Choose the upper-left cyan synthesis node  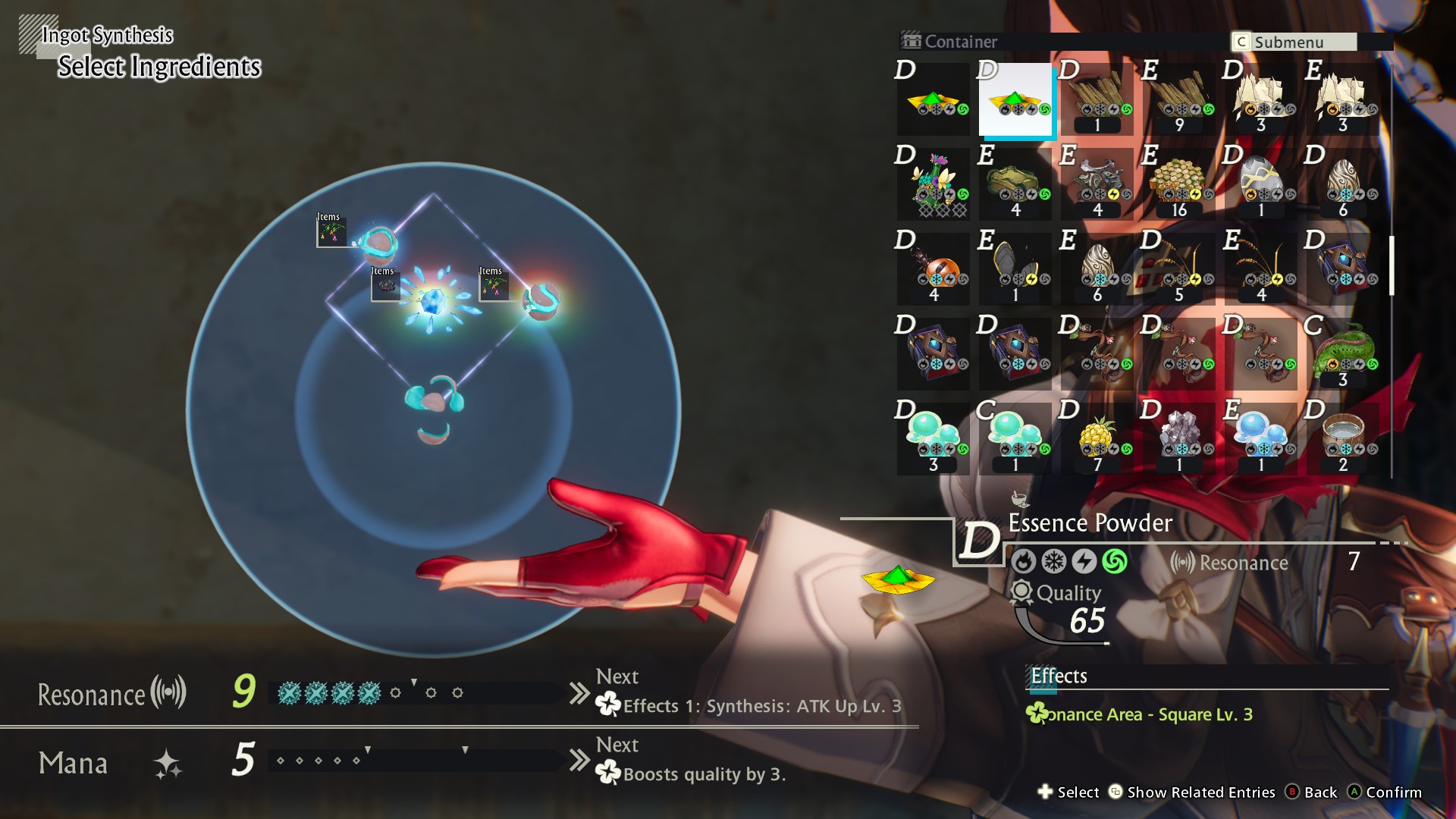tap(378, 245)
